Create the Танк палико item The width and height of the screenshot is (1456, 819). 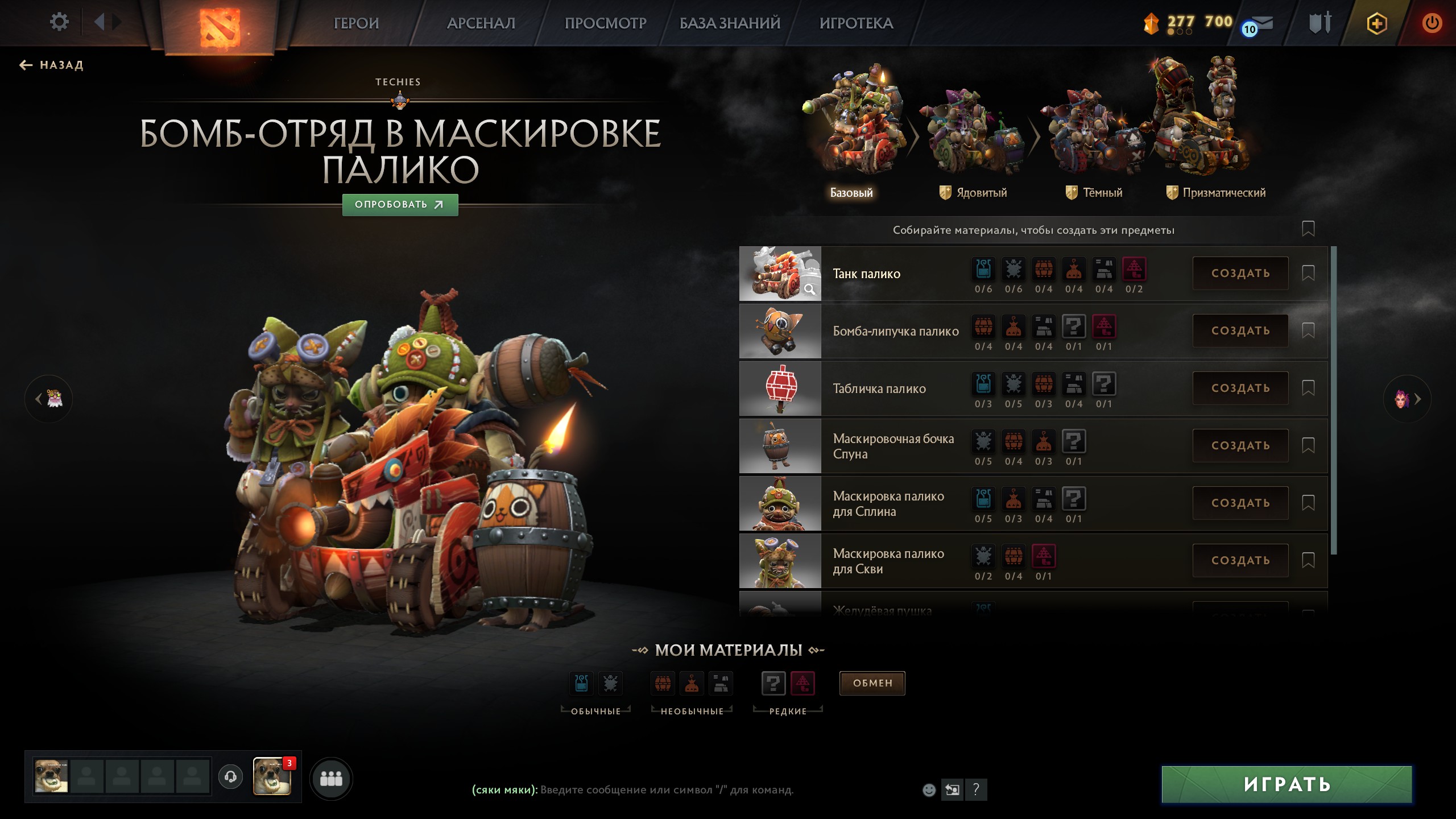1240,274
